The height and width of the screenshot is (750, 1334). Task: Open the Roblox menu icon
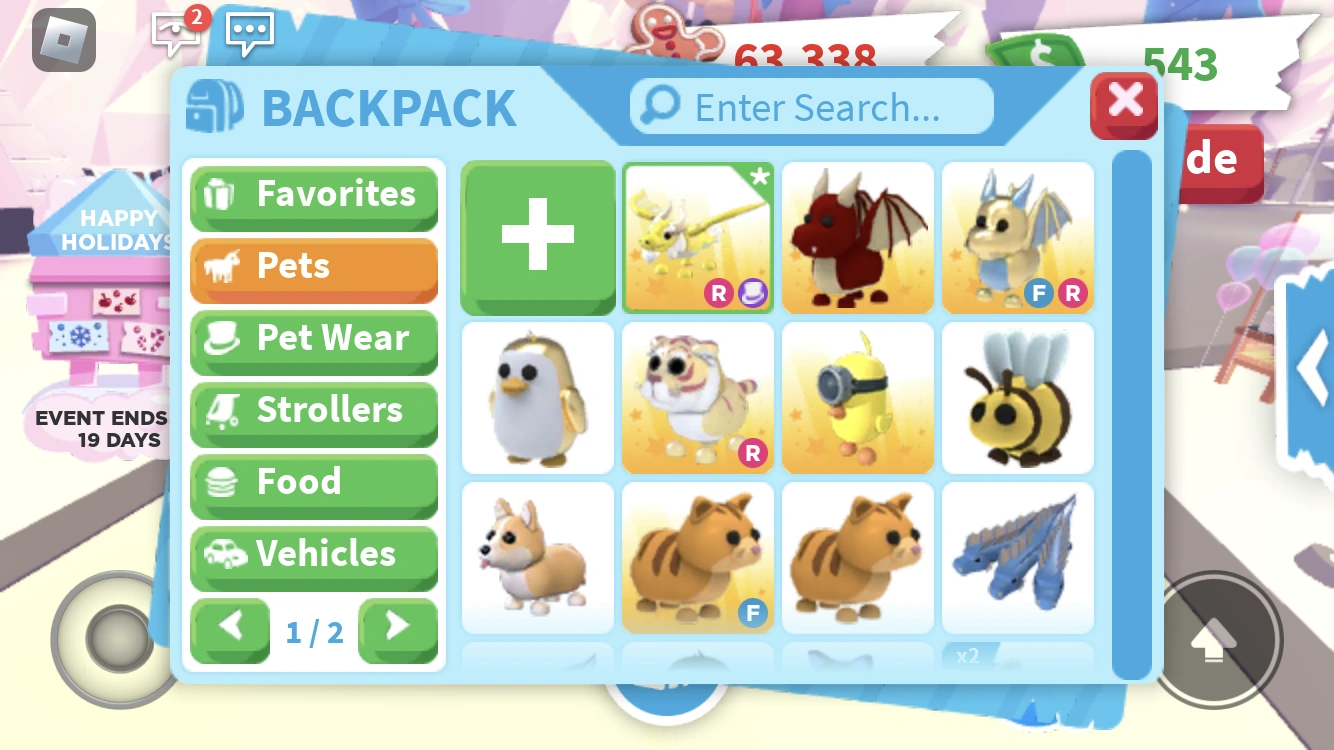(62, 40)
